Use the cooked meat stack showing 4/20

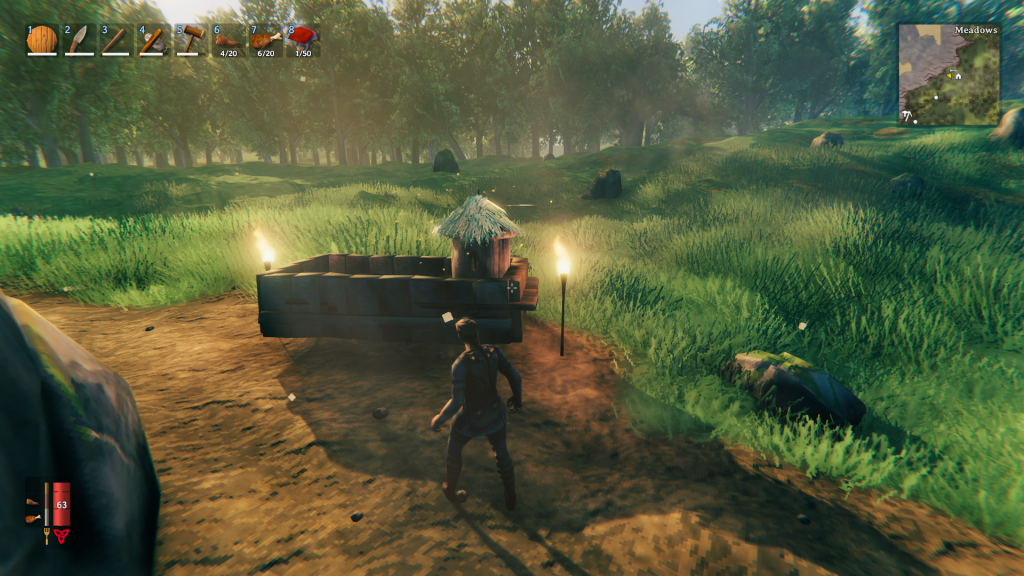[x=228, y=40]
